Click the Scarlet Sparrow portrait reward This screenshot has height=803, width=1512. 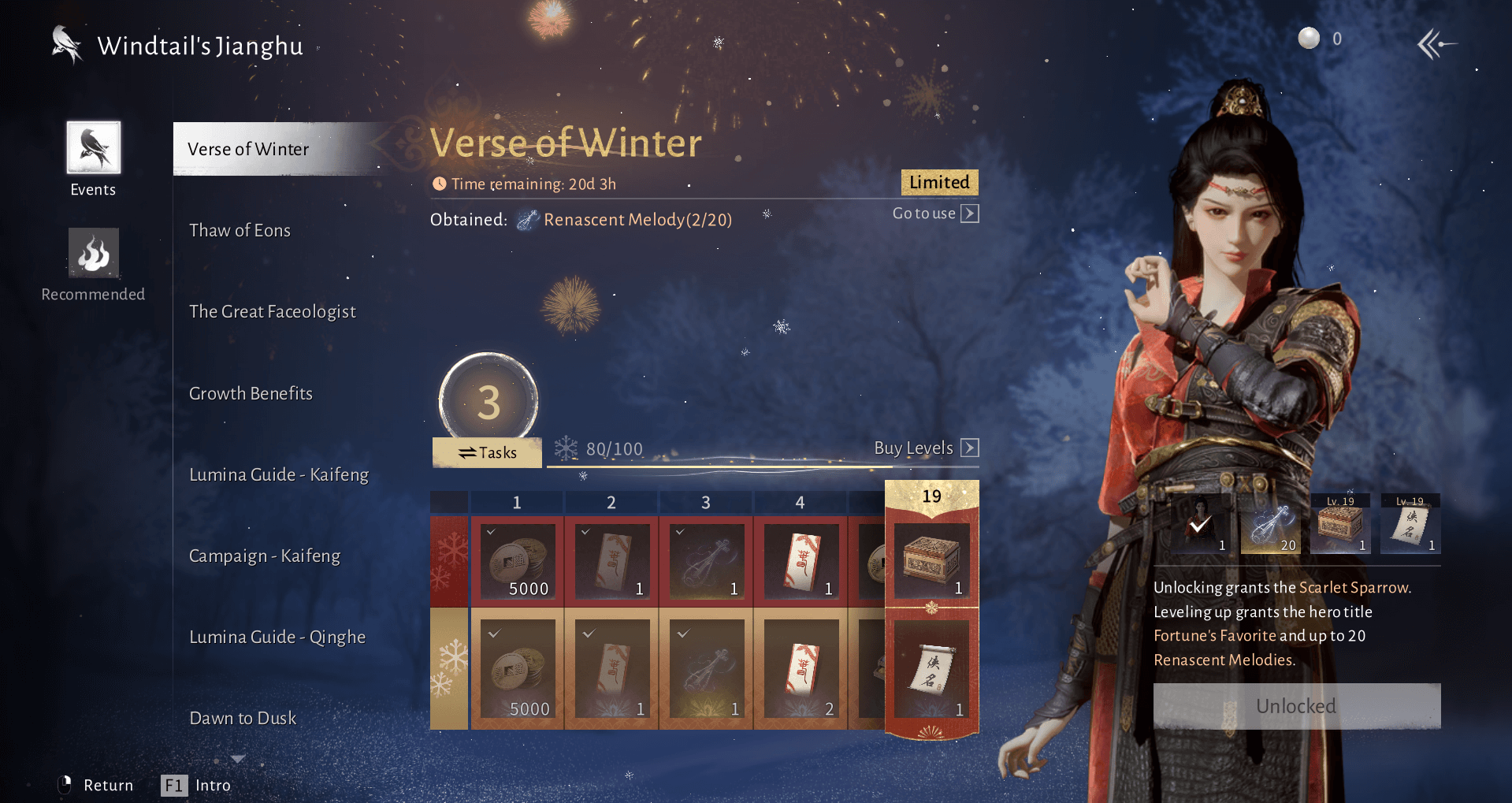(1200, 522)
